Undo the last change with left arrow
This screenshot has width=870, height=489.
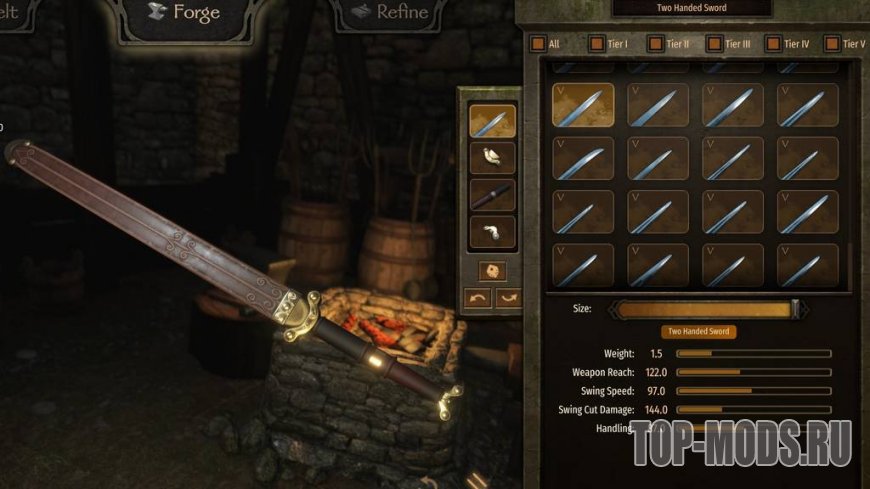(478, 298)
